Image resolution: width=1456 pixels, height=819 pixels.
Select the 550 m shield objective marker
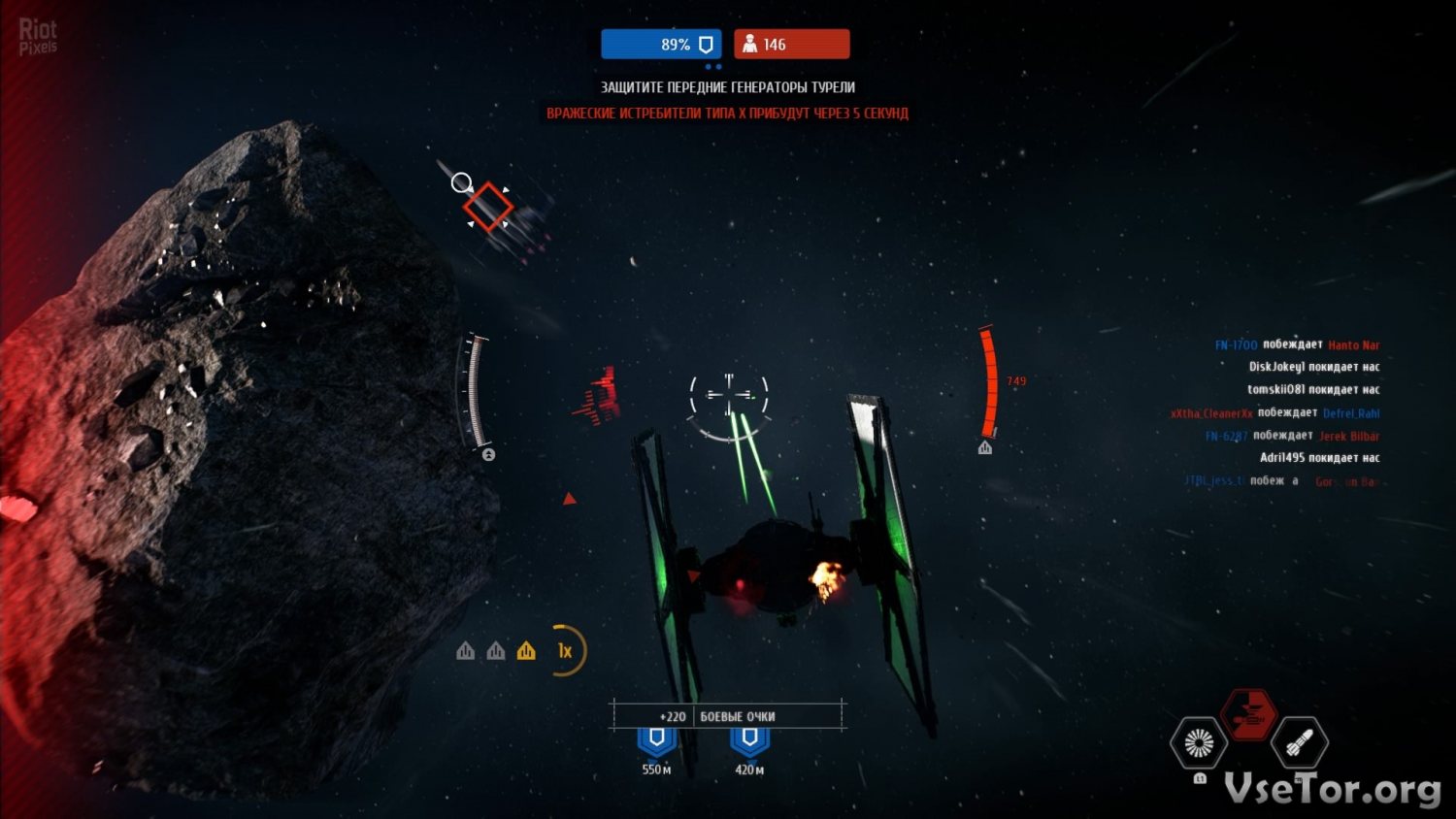point(657,739)
